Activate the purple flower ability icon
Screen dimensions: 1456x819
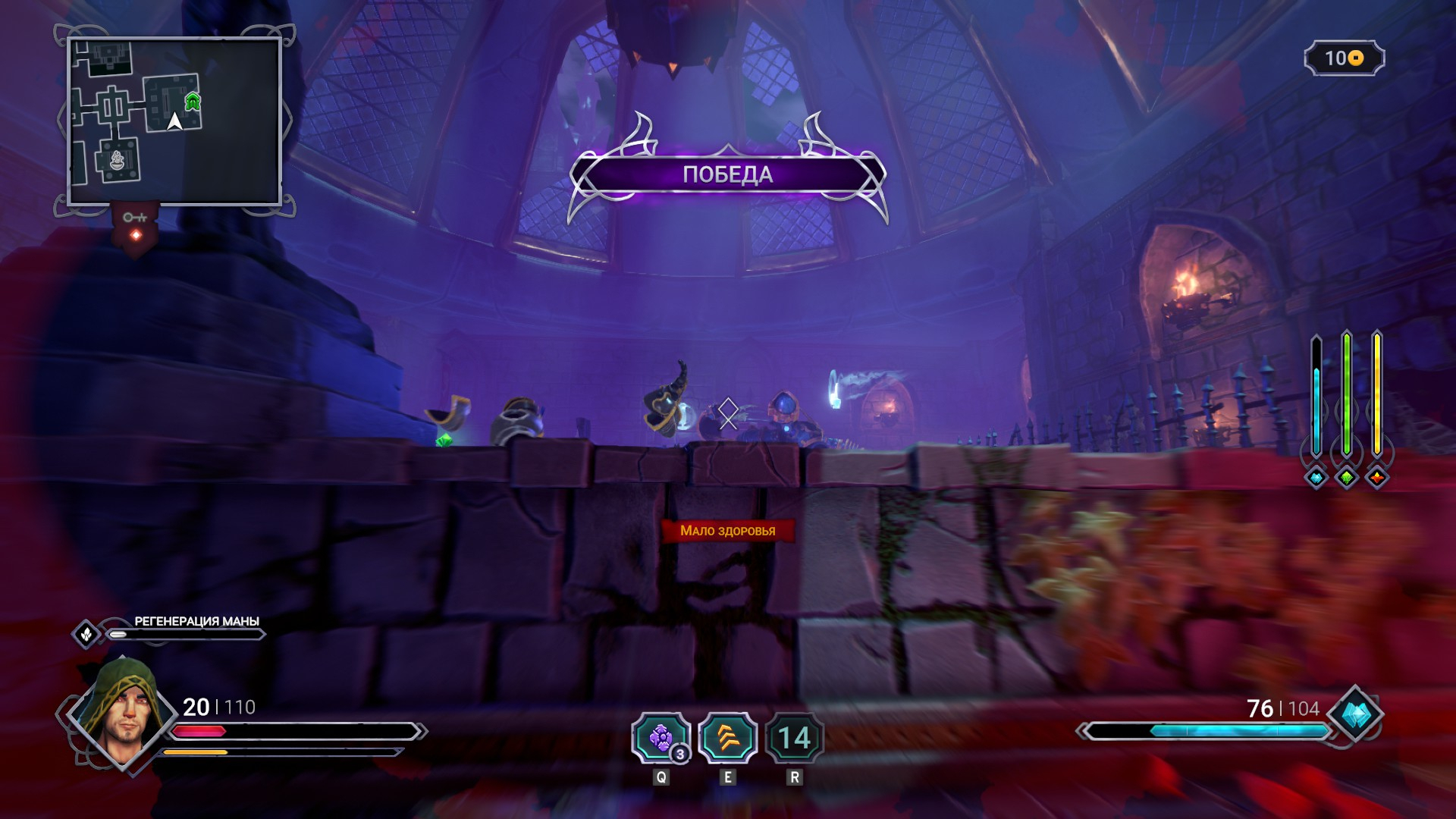[x=661, y=738]
